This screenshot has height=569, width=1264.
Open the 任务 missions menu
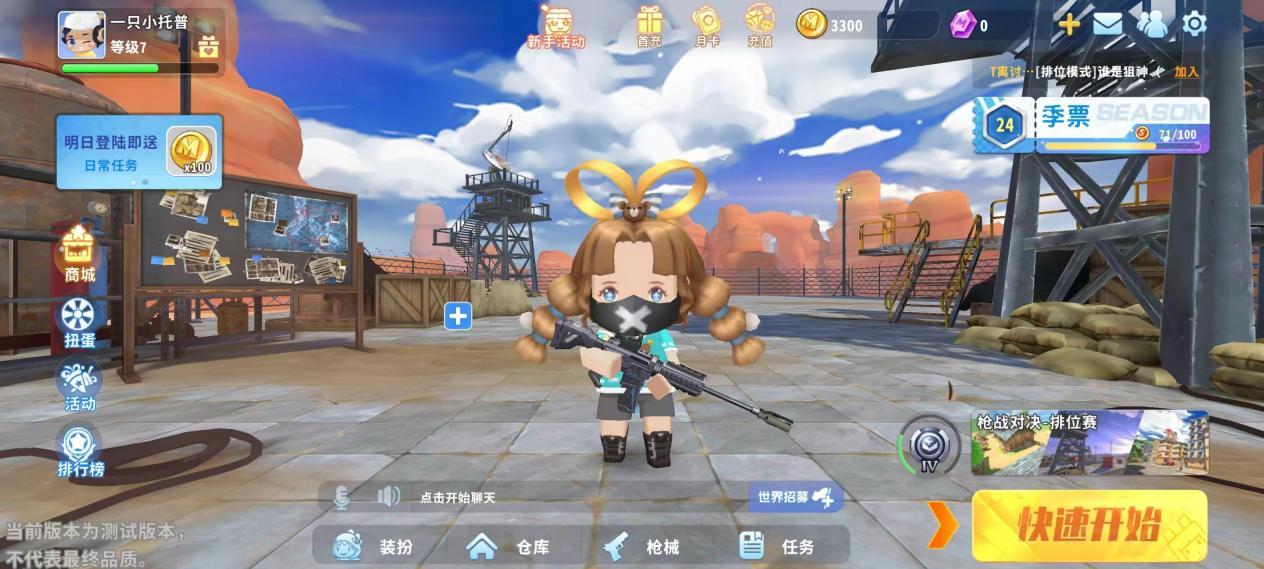tap(776, 546)
